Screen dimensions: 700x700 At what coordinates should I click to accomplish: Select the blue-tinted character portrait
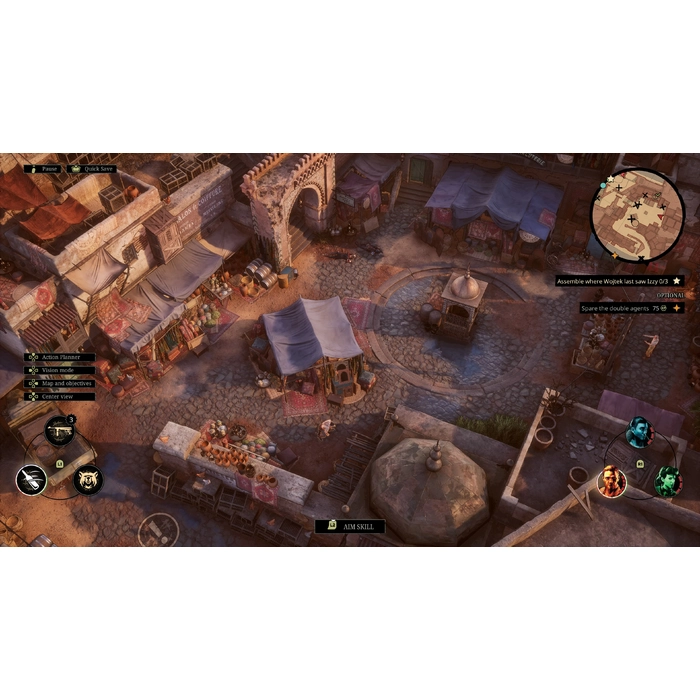pos(639,432)
